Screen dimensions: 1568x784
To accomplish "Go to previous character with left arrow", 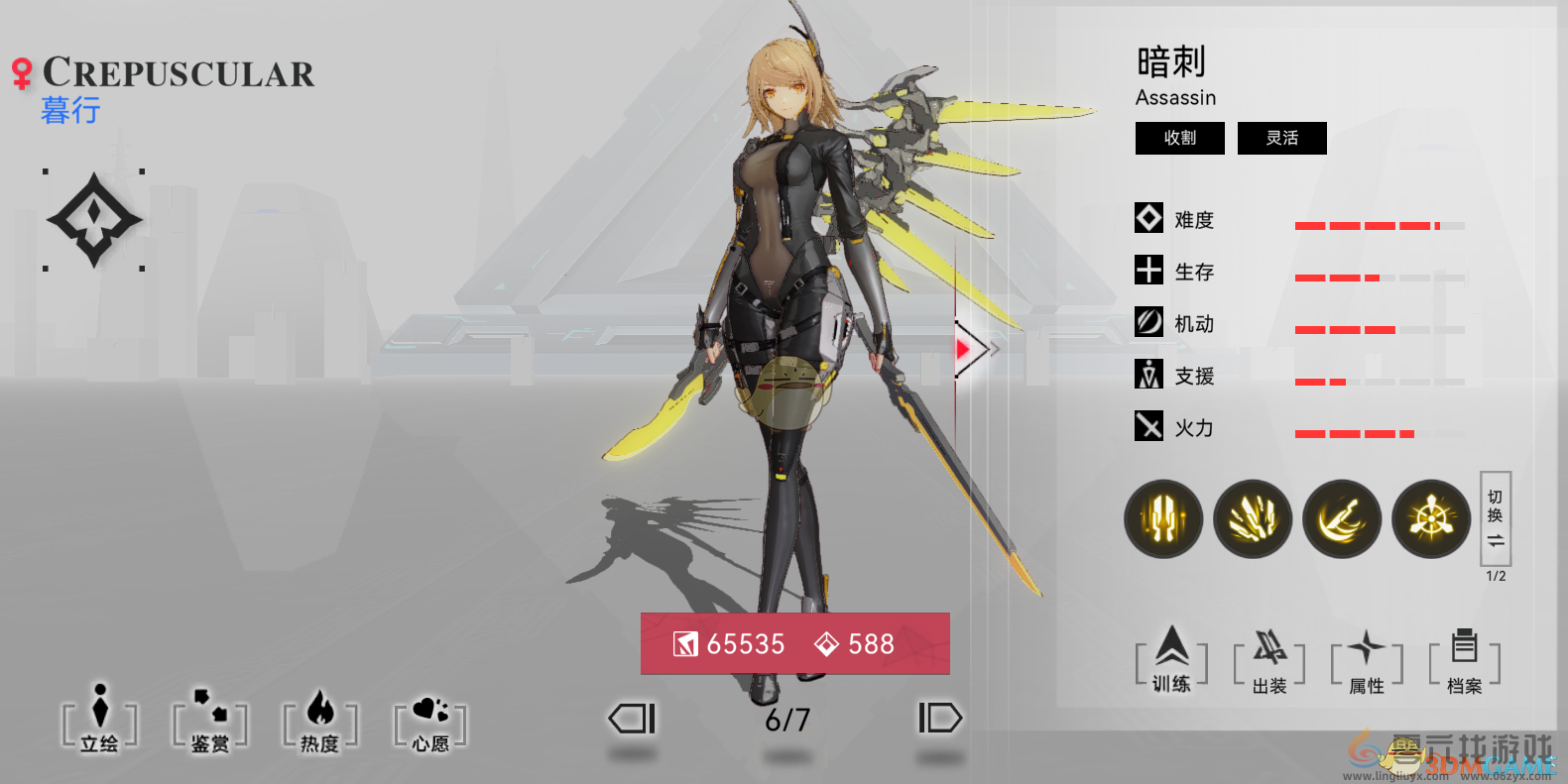I will [632, 718].
